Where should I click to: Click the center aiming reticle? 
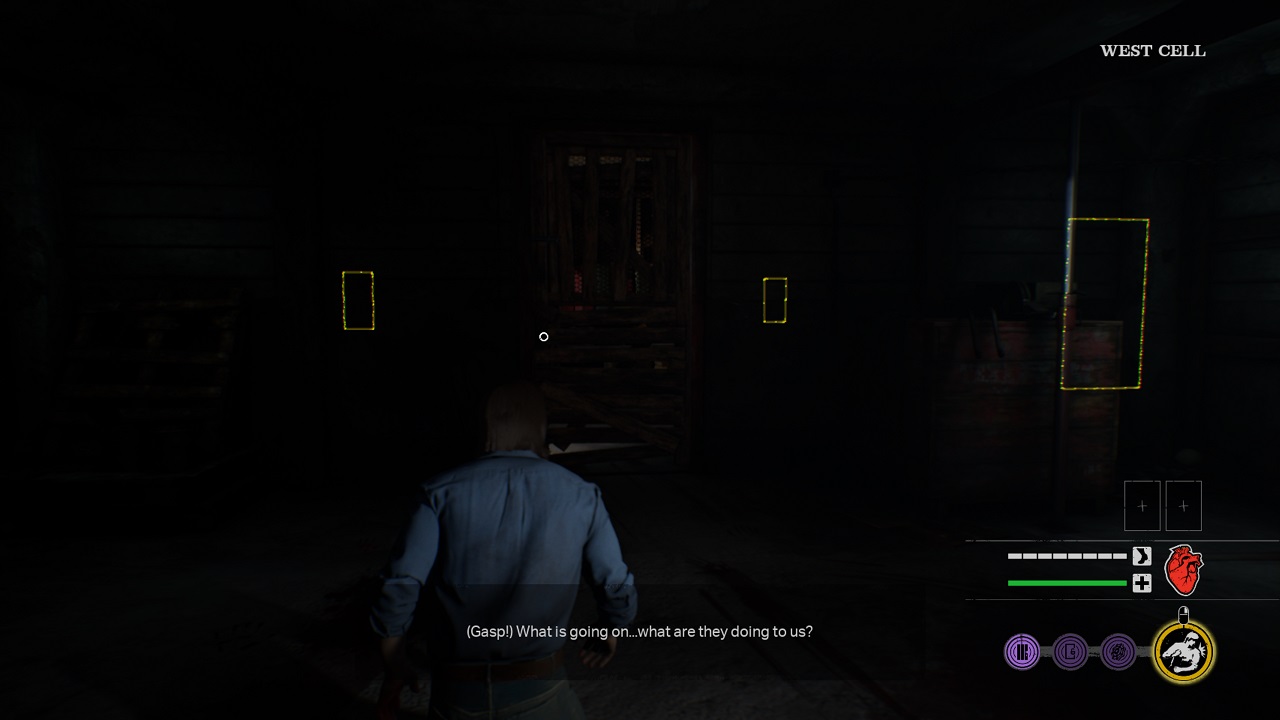543,337
